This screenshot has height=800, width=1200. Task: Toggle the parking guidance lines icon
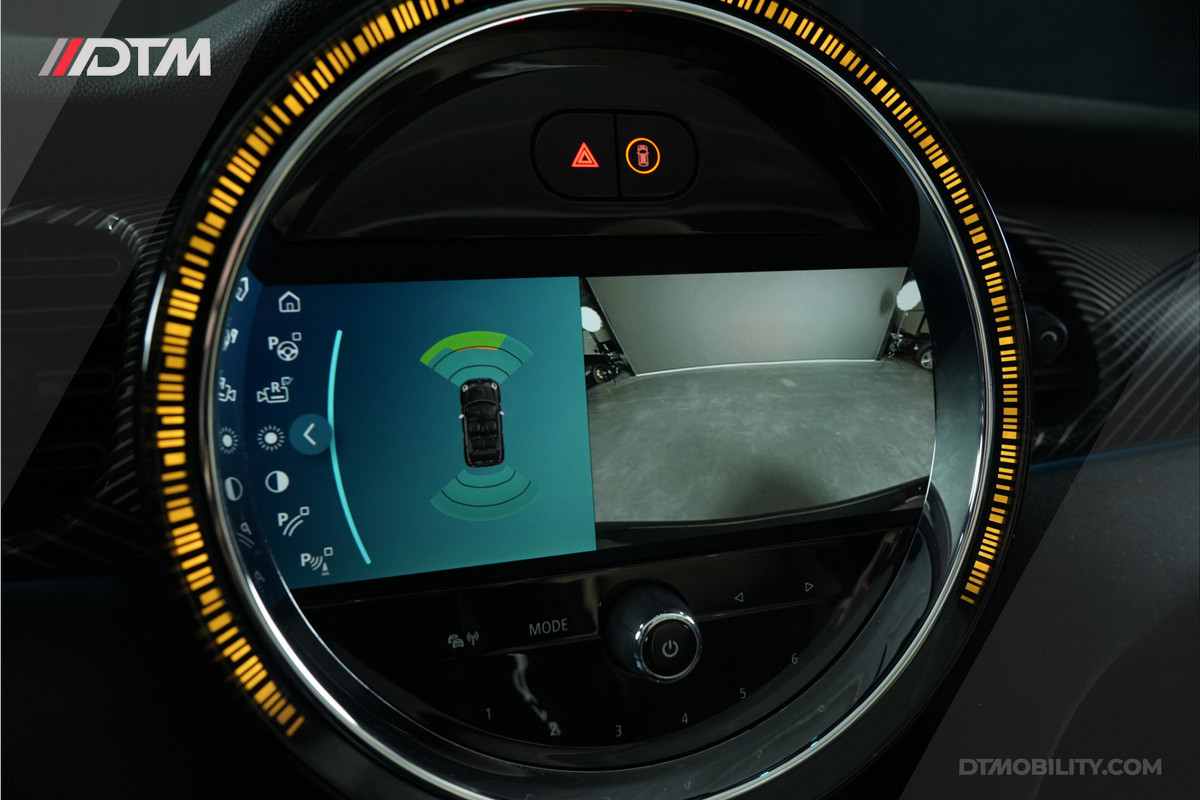tap(293, 521)
